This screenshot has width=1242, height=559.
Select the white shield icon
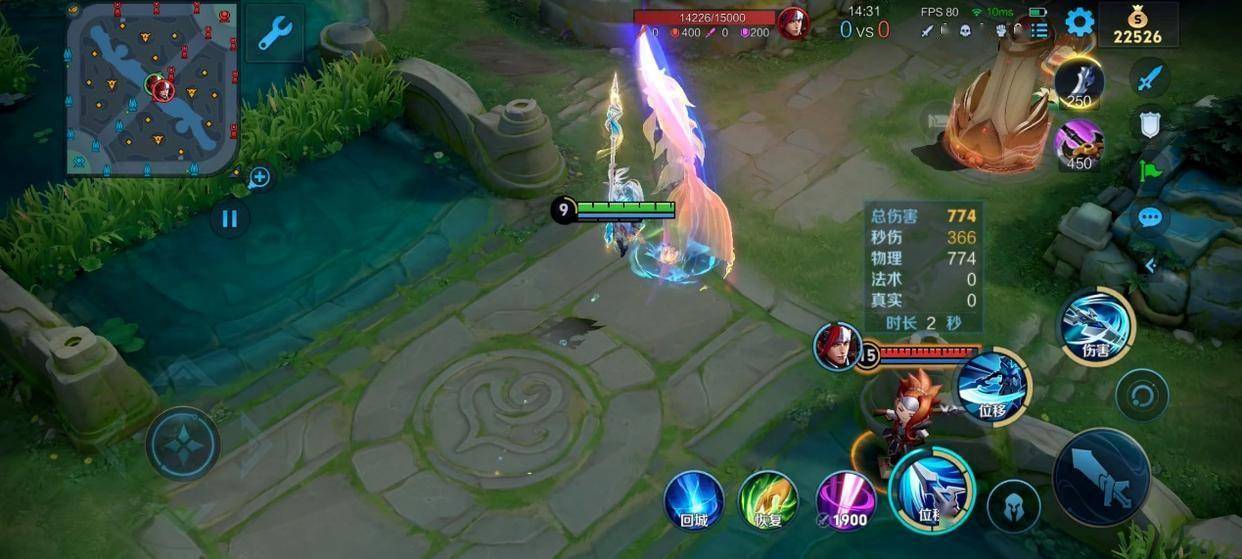(x=1150, y=124)
